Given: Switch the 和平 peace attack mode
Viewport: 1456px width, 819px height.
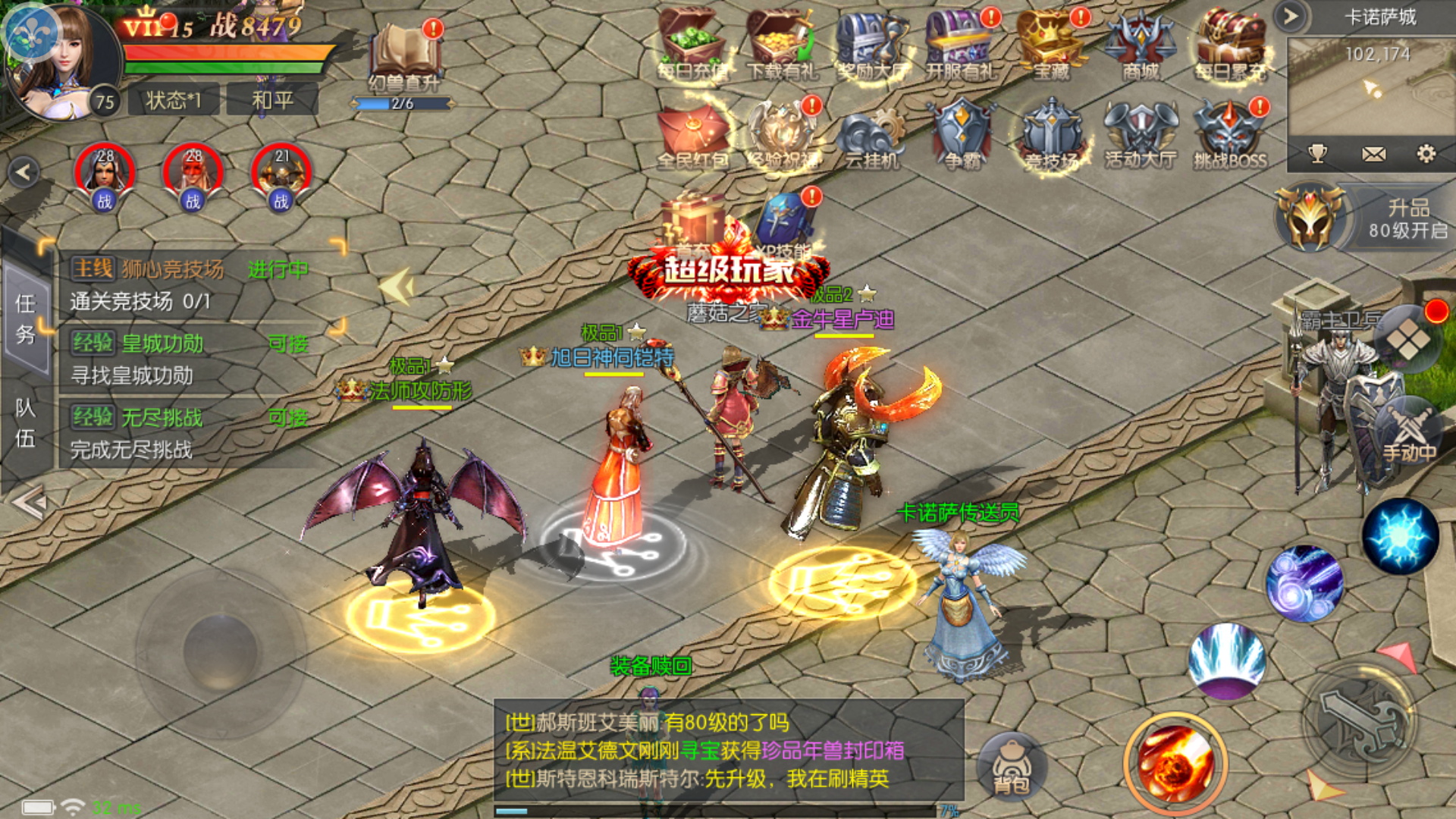Looking at the screenshot, I should pos(273,100).
